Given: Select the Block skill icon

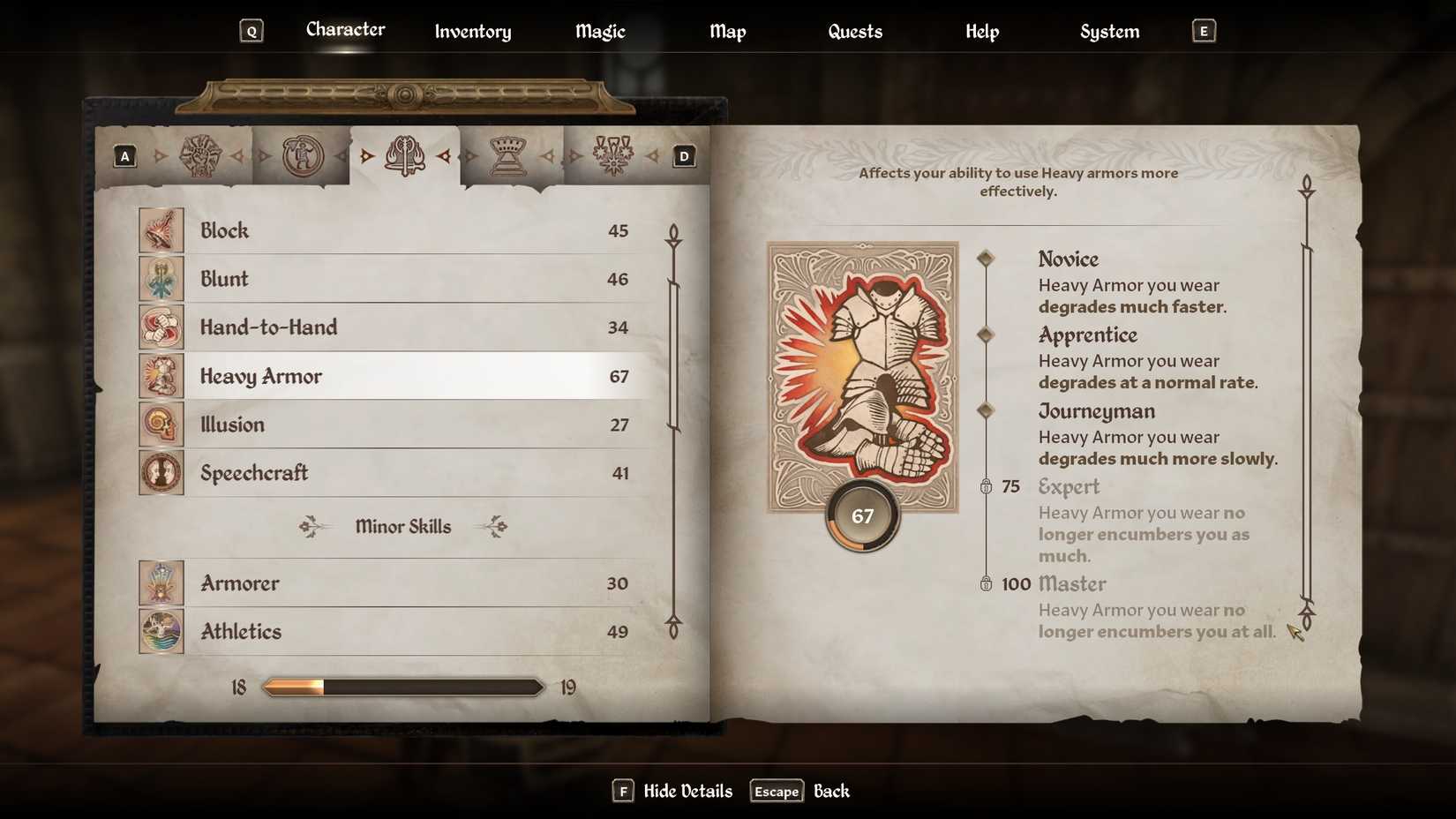Looking at the screenshot, I should click(161, 229).
